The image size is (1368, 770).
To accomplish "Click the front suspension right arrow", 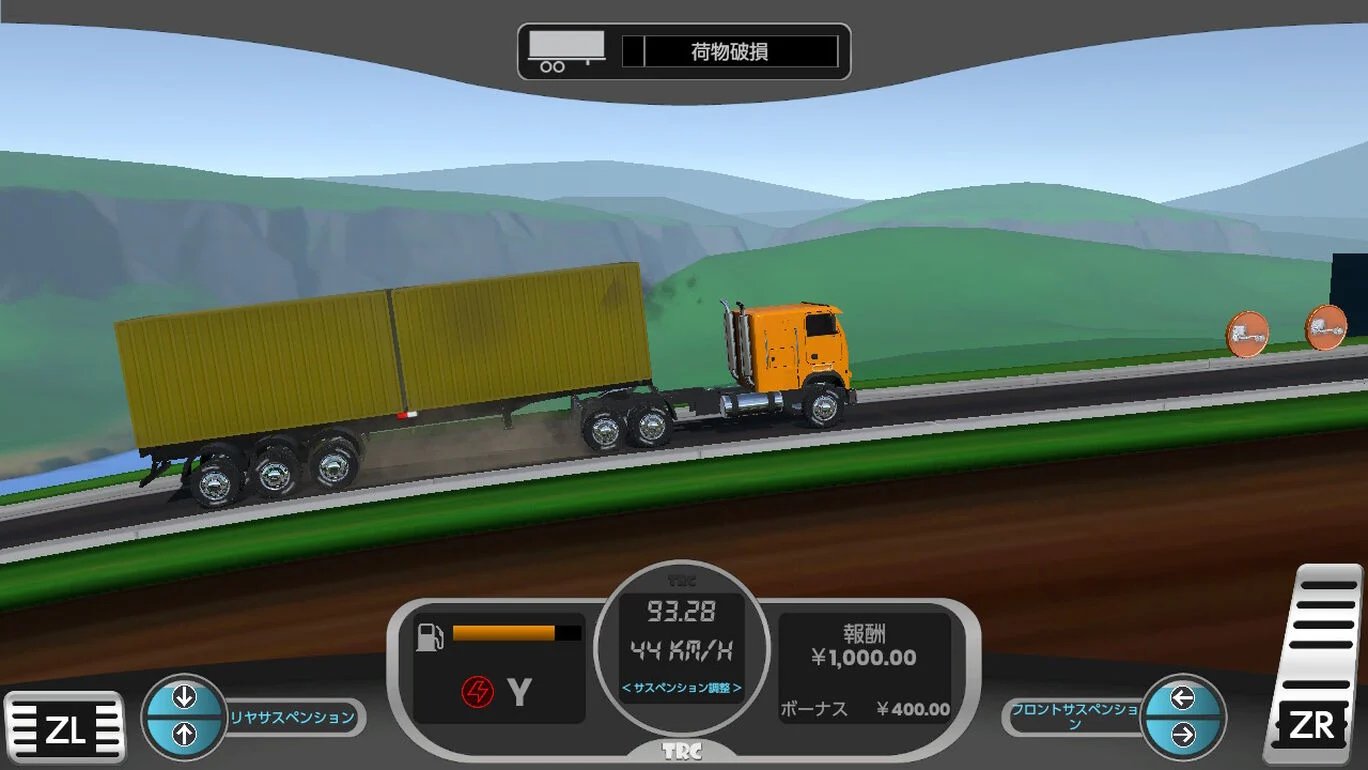I will (x=1183, y=736).
